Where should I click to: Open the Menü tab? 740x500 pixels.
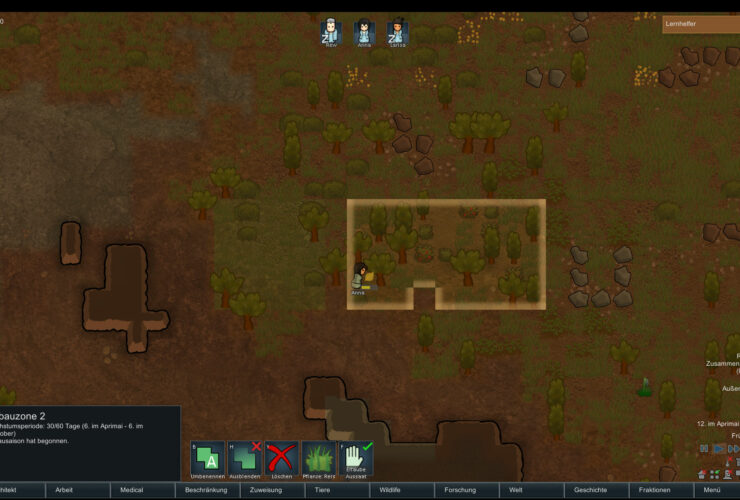[x=712, y=491]
